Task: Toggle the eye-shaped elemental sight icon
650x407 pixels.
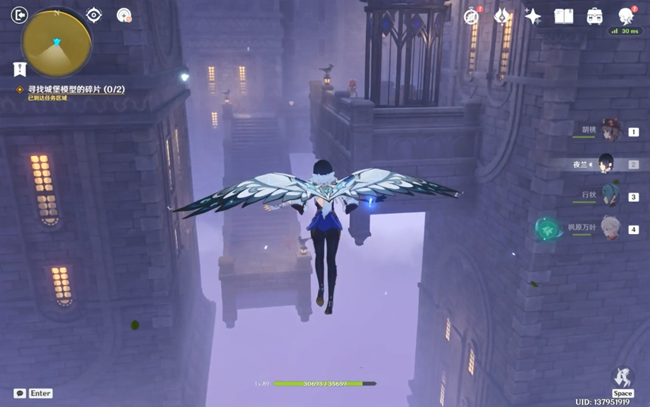Action: [94, 15]
